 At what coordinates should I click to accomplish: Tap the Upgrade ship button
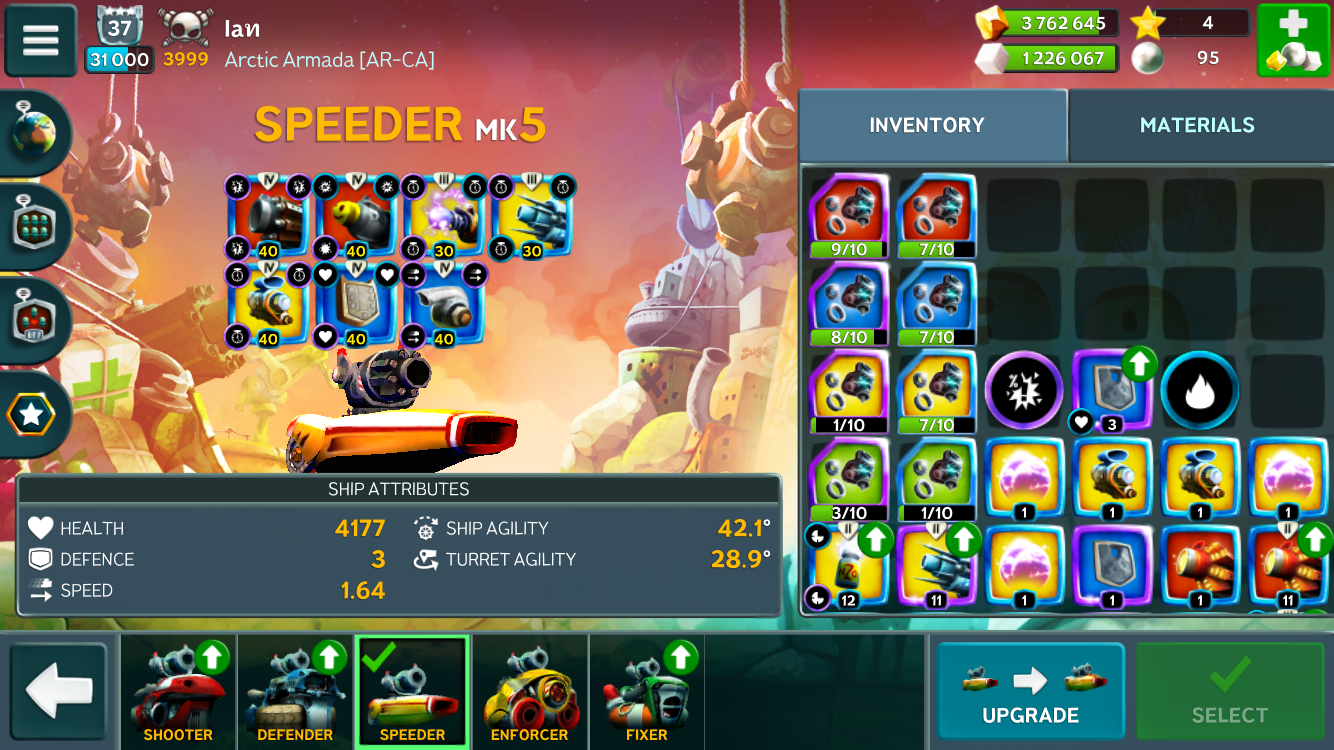[1030, 692]
